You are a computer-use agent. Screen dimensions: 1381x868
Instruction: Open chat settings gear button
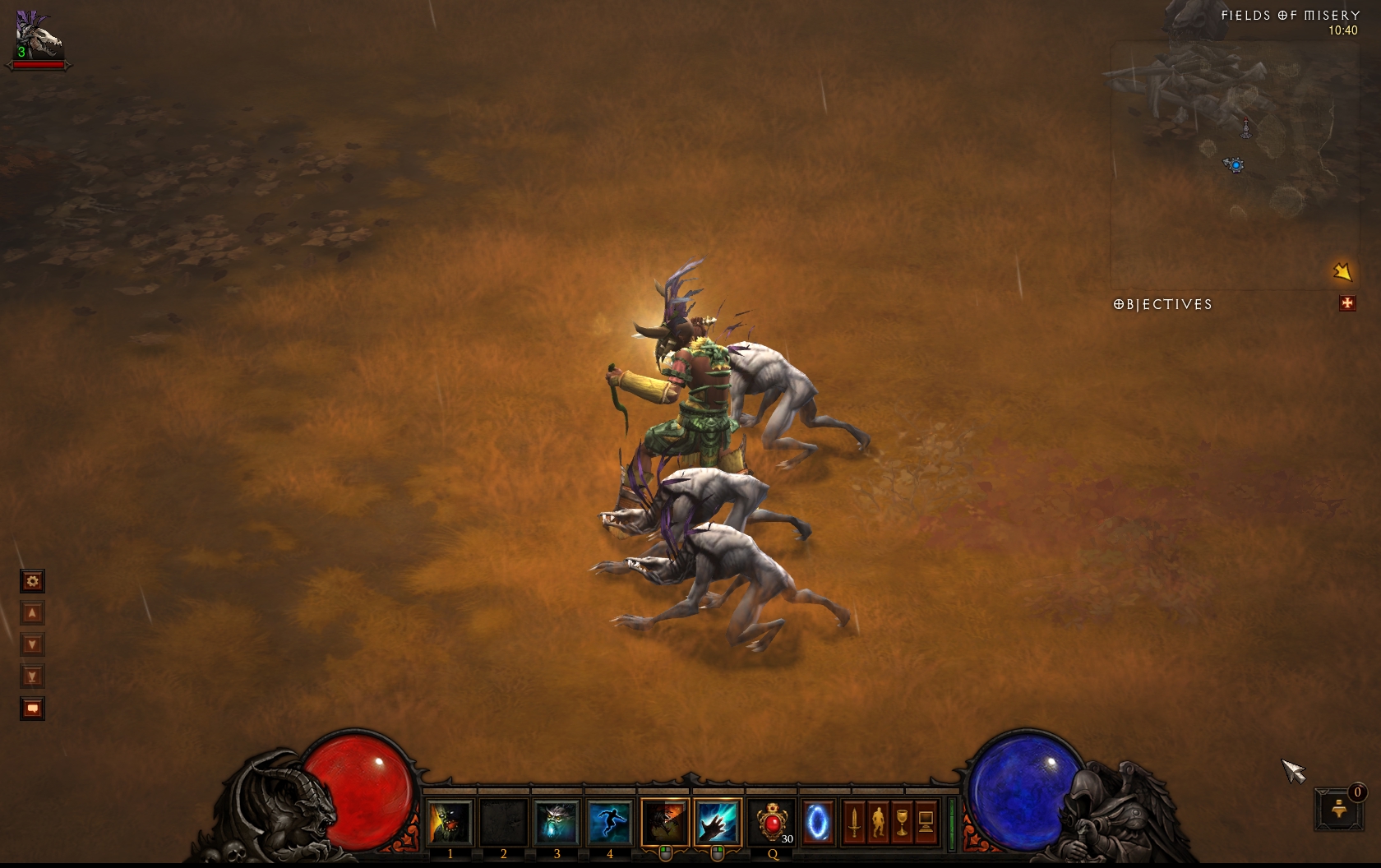coord(32,582)
